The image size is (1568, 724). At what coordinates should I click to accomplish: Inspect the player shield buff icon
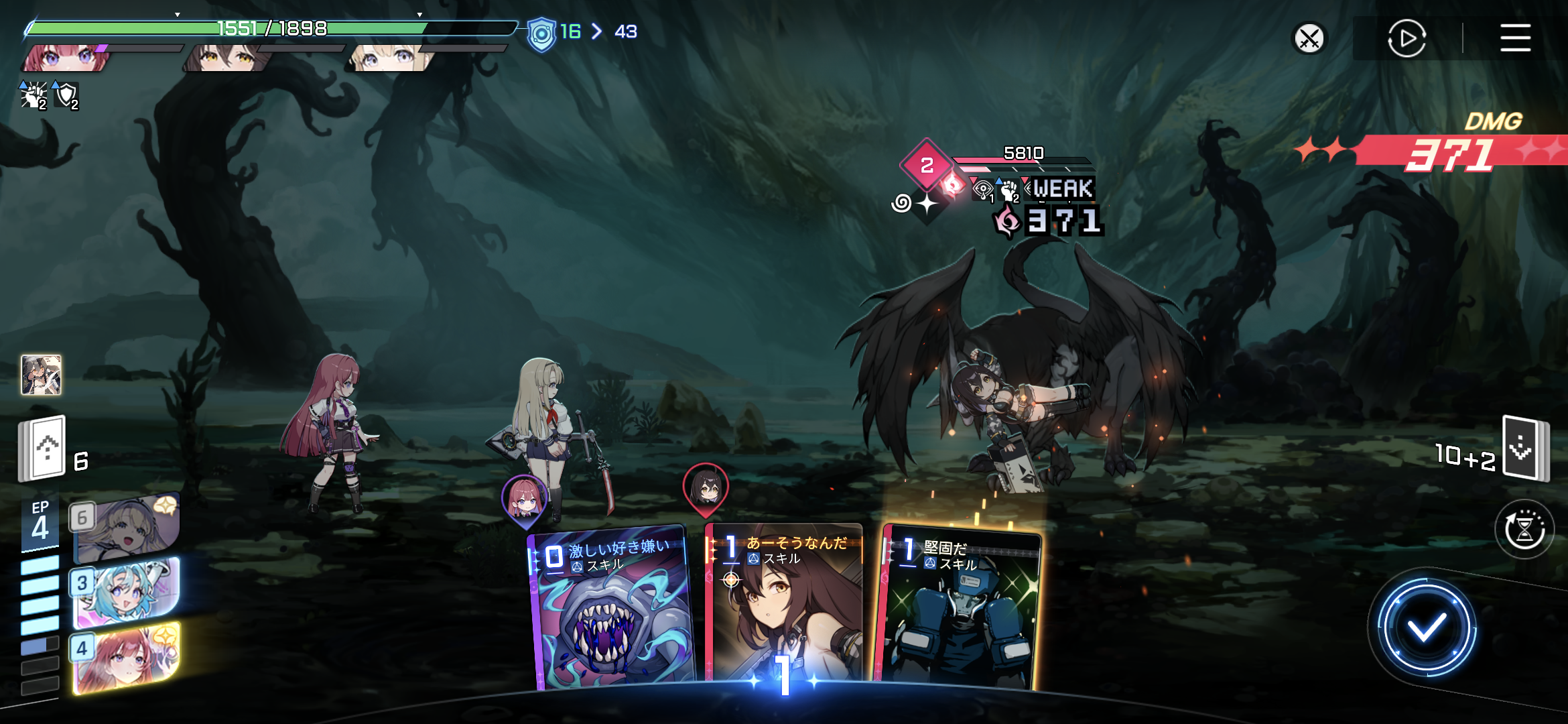click(66, 96)
